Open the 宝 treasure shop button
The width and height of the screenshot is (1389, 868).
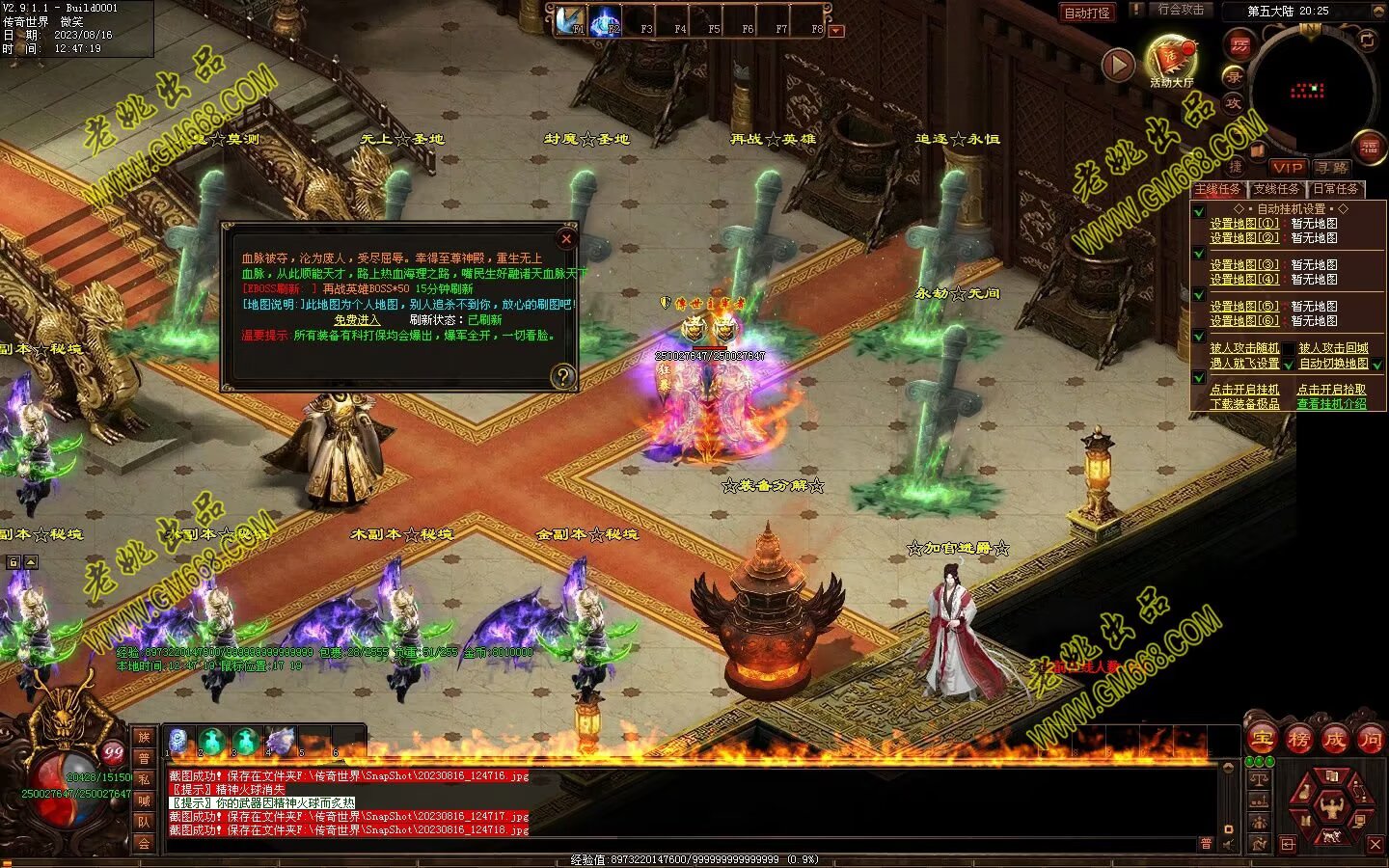(x=1261, y=740)
